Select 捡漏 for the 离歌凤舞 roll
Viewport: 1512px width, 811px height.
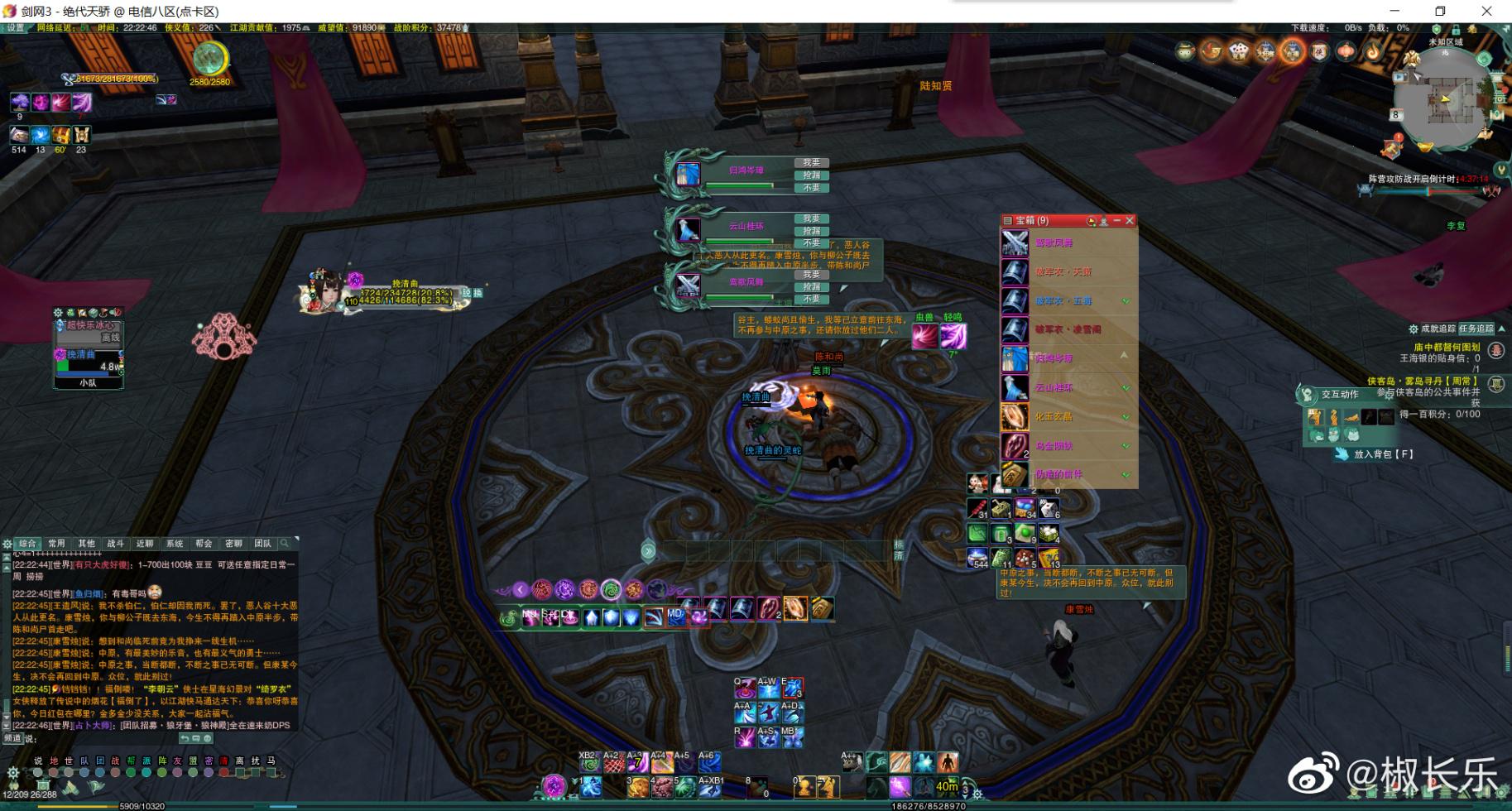[x=811, y=286]
